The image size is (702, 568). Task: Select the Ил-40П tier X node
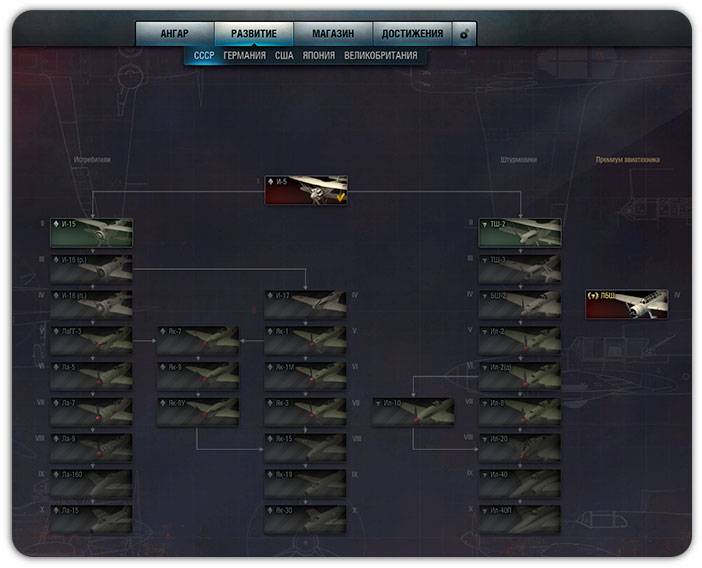[x=519, y=520]
